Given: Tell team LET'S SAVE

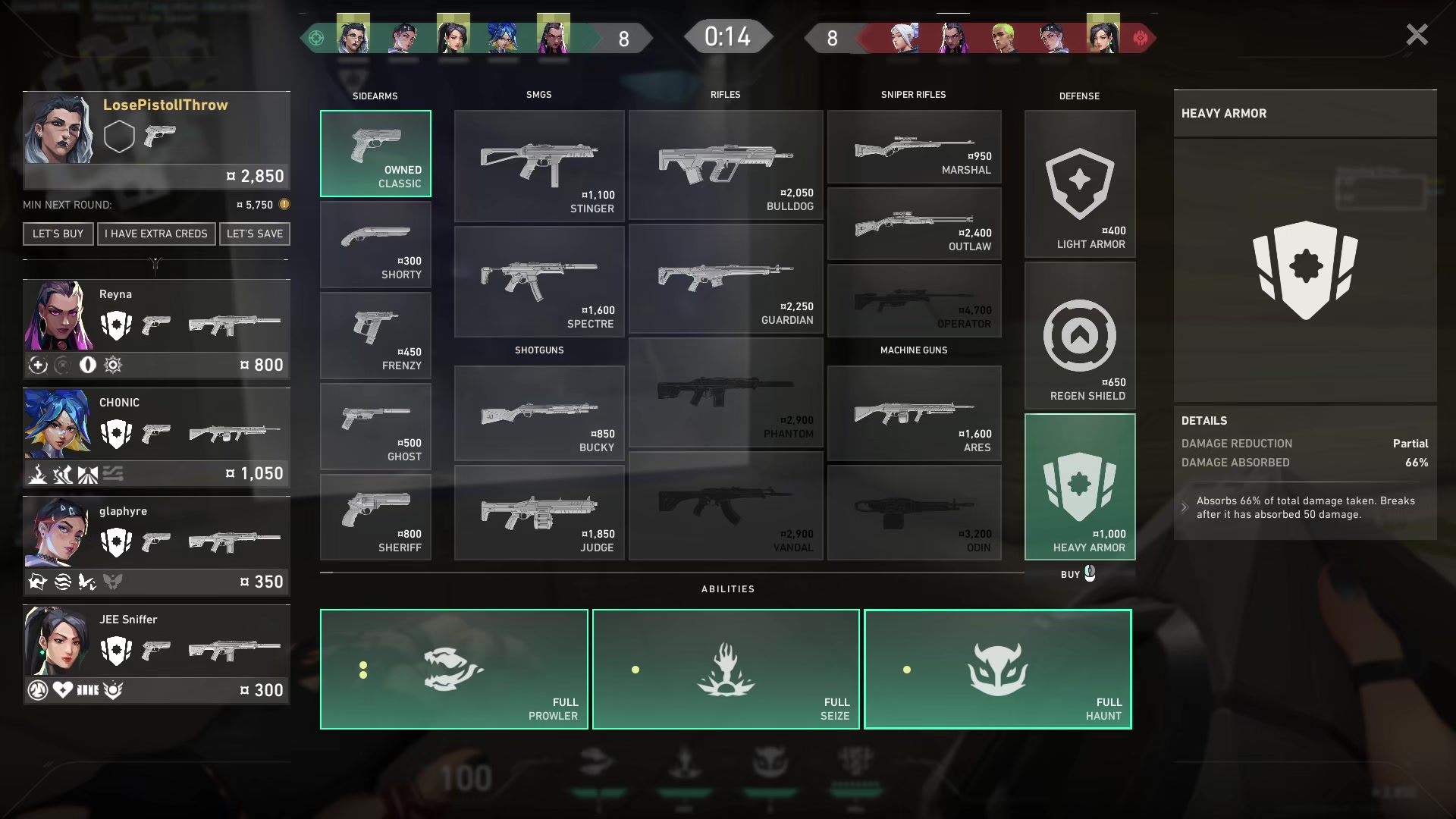Looking at the screenshot, I should coord(255,234).
